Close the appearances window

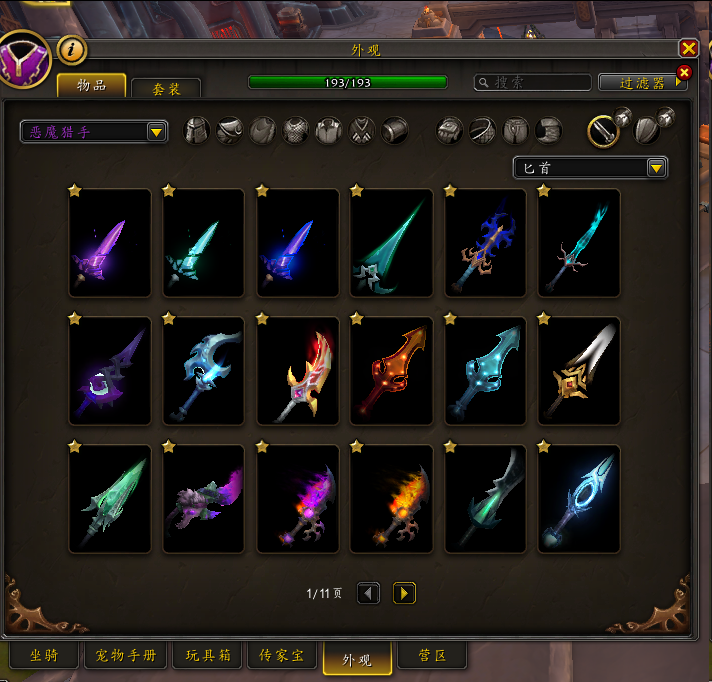point(688,48)
